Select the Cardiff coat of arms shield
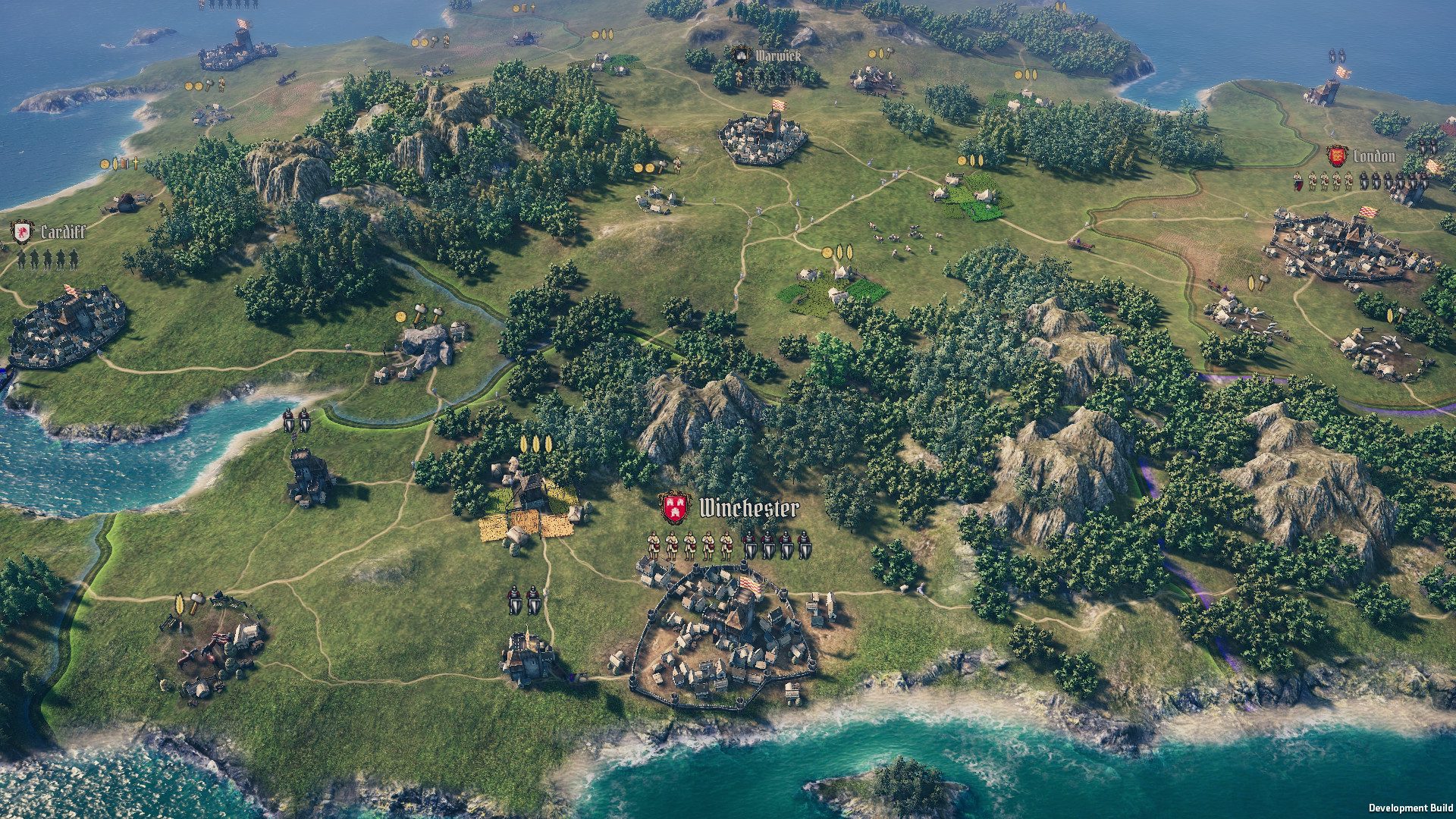1456x819 pixels. (22, 233)
